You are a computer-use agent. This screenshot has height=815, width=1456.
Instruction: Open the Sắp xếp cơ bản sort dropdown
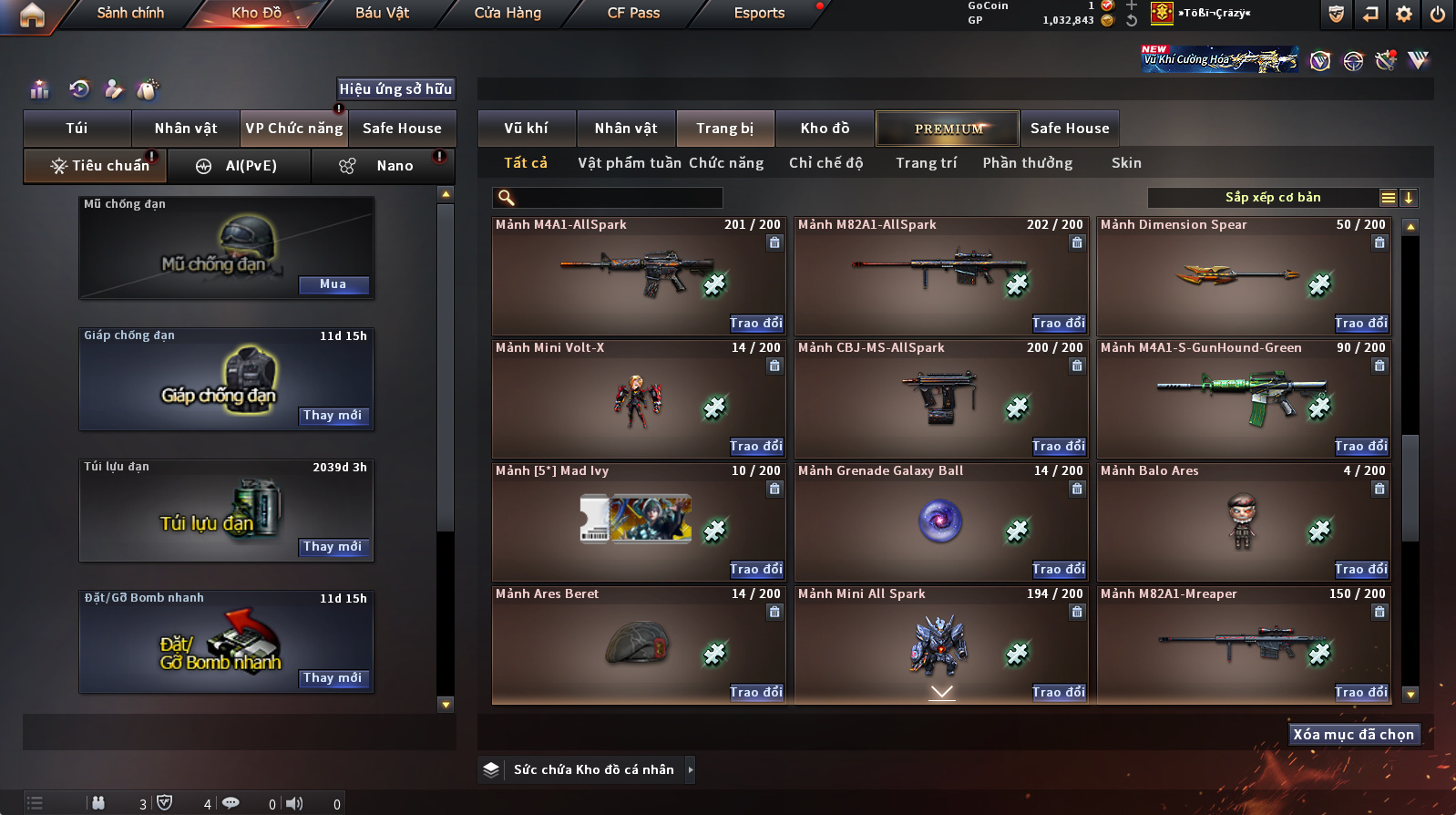click(x=1272, y=198)
